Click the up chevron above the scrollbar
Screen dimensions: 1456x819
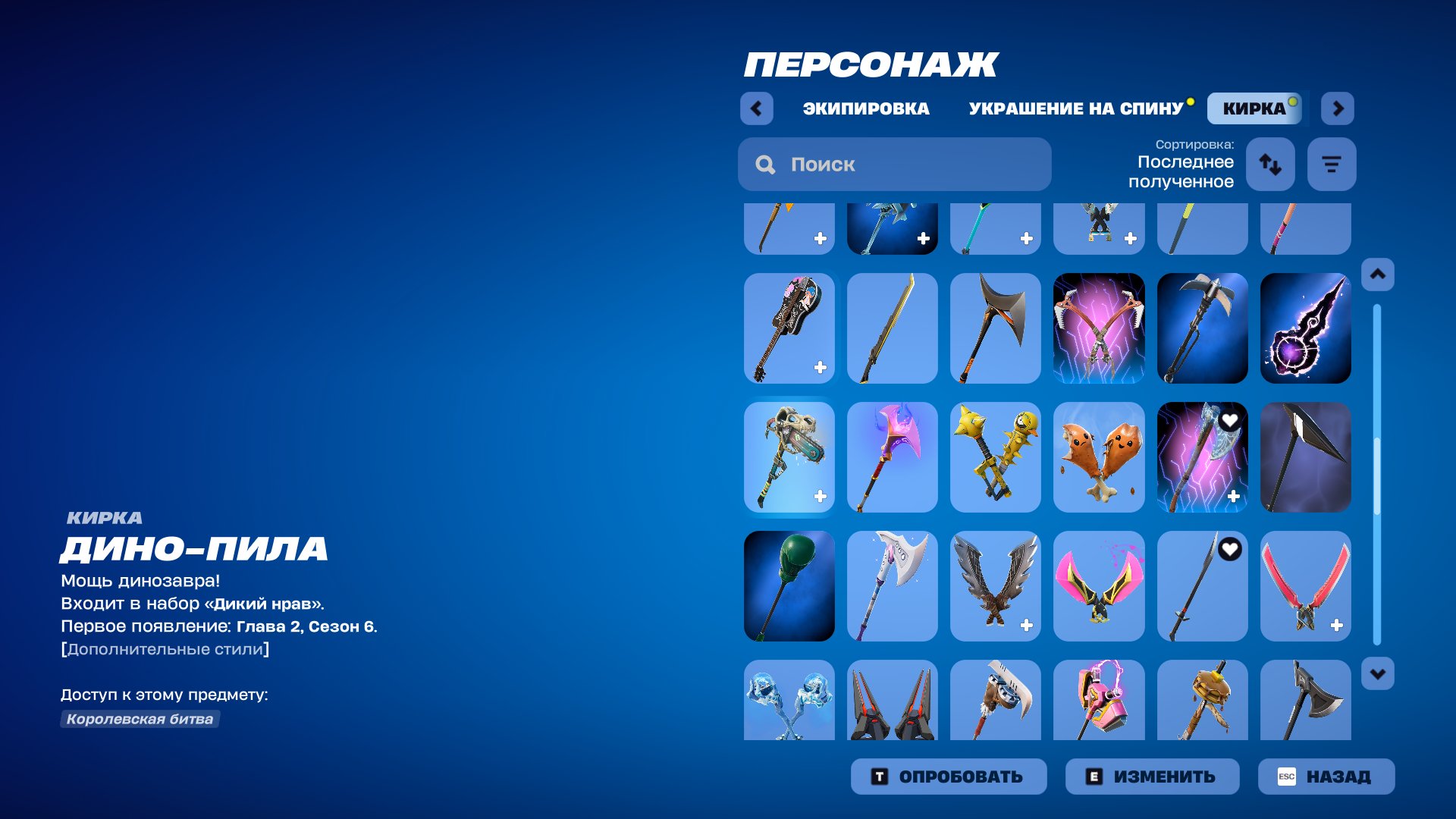pyautogui.click(x=1379, y=274)
